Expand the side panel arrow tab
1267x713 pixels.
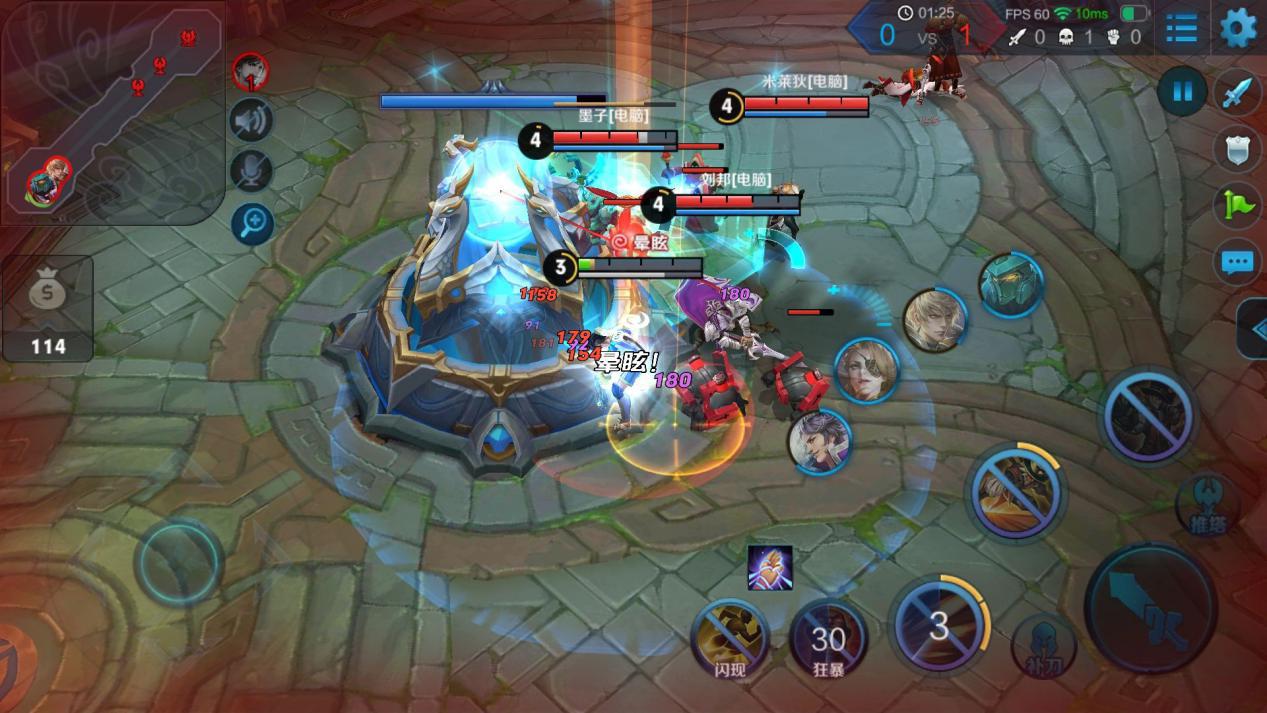pyautogui.click(x=1254, y=329)
